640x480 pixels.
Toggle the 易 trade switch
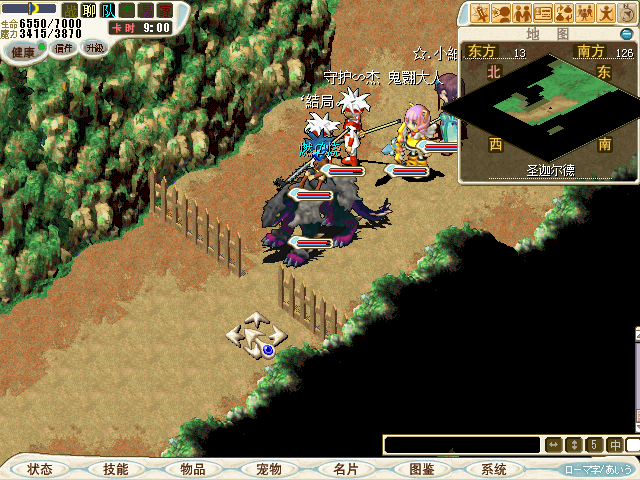(x=146, y=9)
